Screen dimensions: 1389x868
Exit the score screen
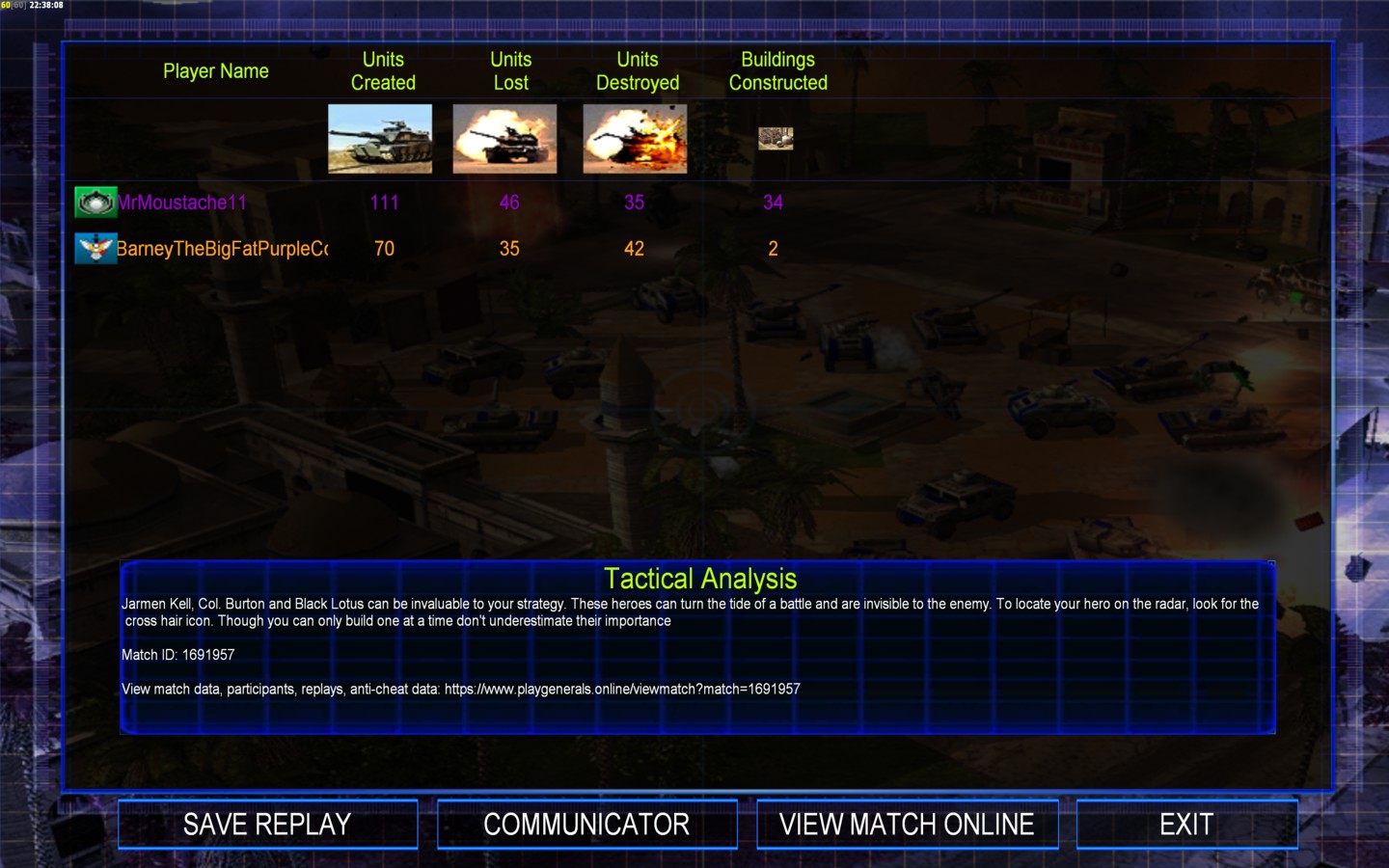1186,825
